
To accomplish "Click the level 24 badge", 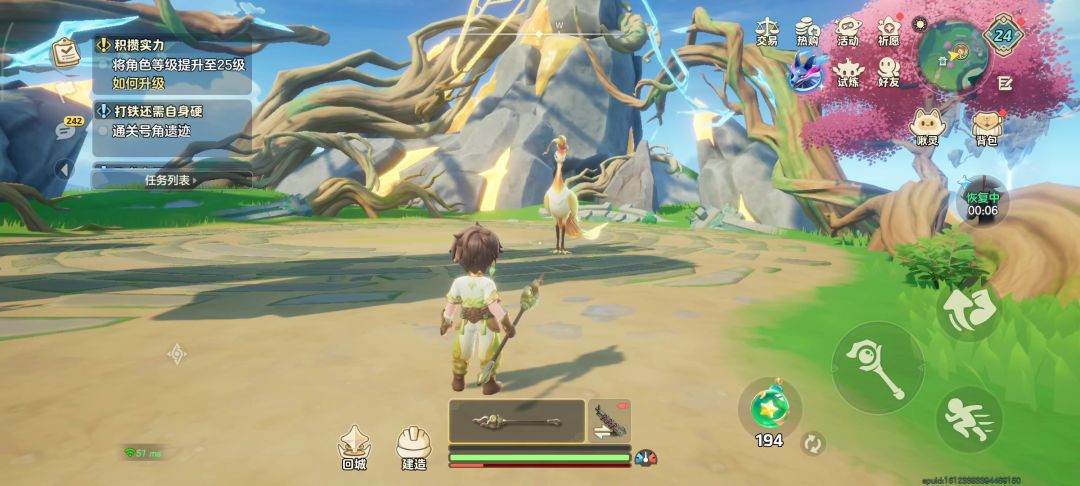I will click(x=1003, y=35).
